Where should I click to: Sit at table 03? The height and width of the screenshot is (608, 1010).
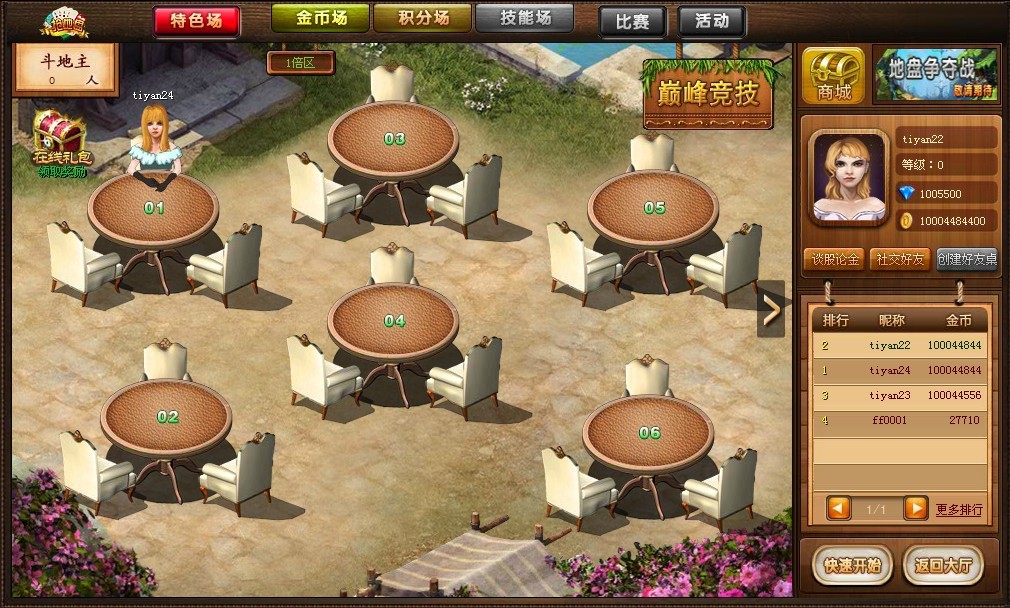pyautogui.click(x=394, y=139)
